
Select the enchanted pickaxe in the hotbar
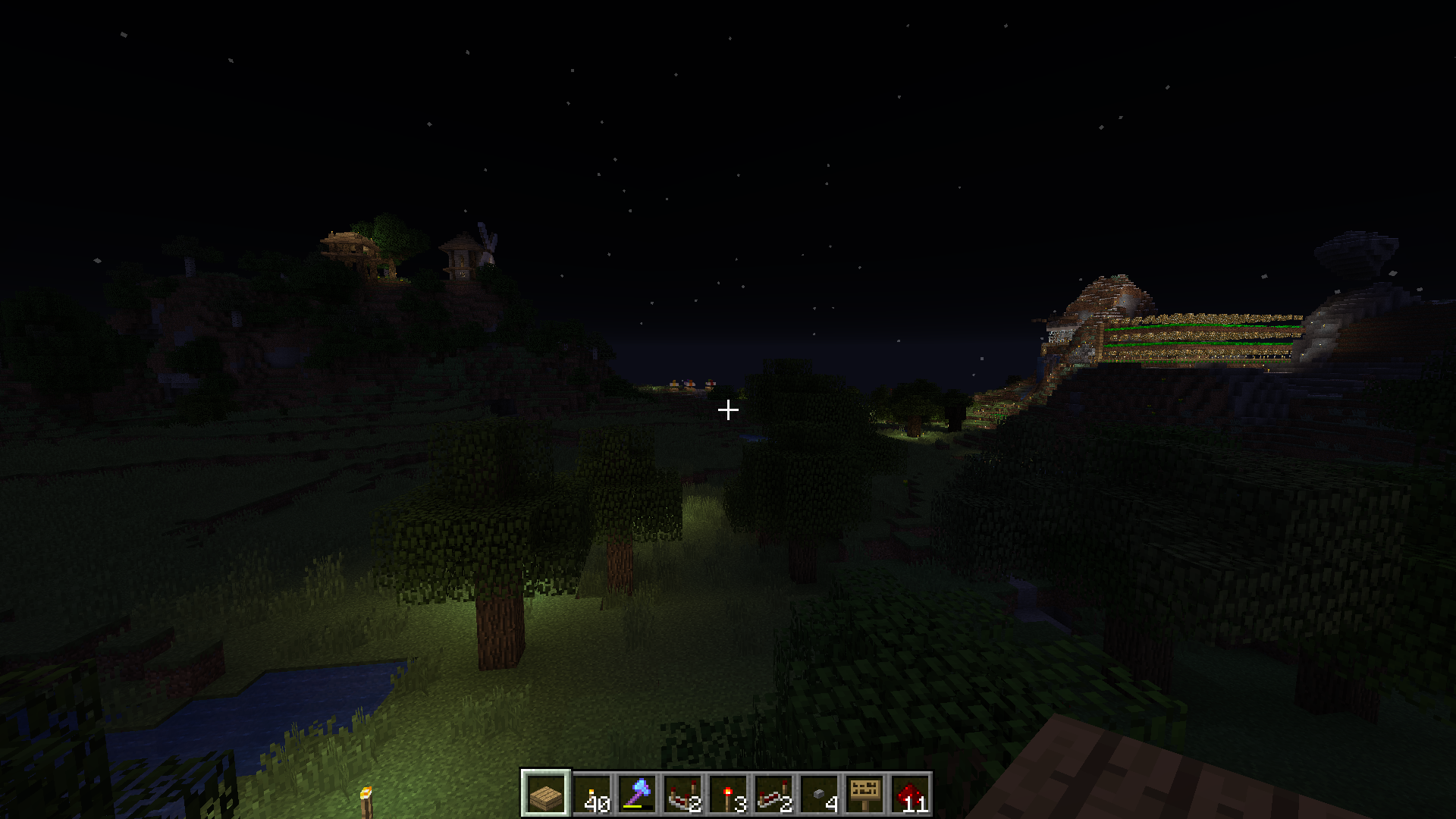pos(639,792)
